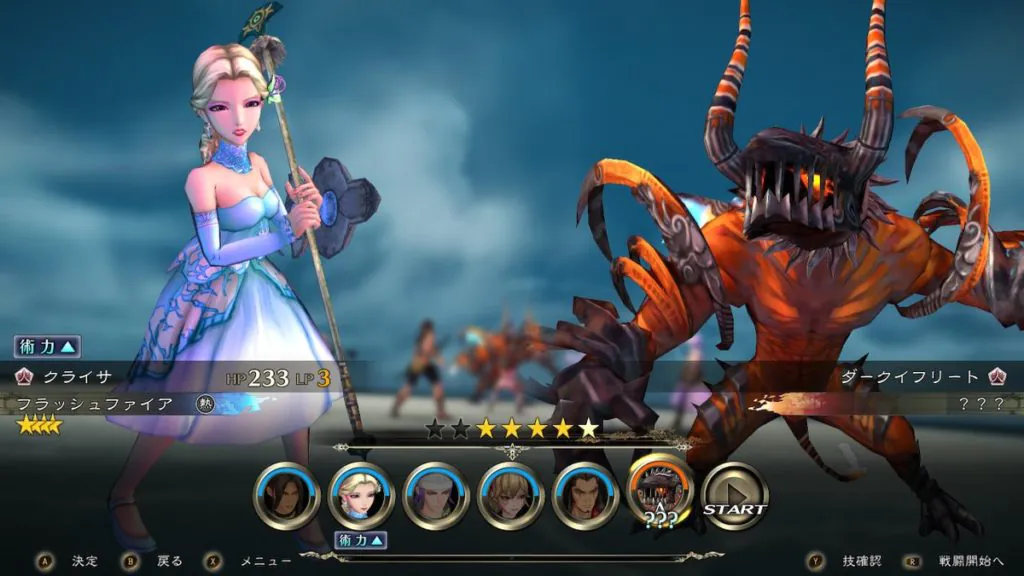1024x576 pixels.
Task: Pick the short blonde-haired ally portrait
Action: coord(511,496)
